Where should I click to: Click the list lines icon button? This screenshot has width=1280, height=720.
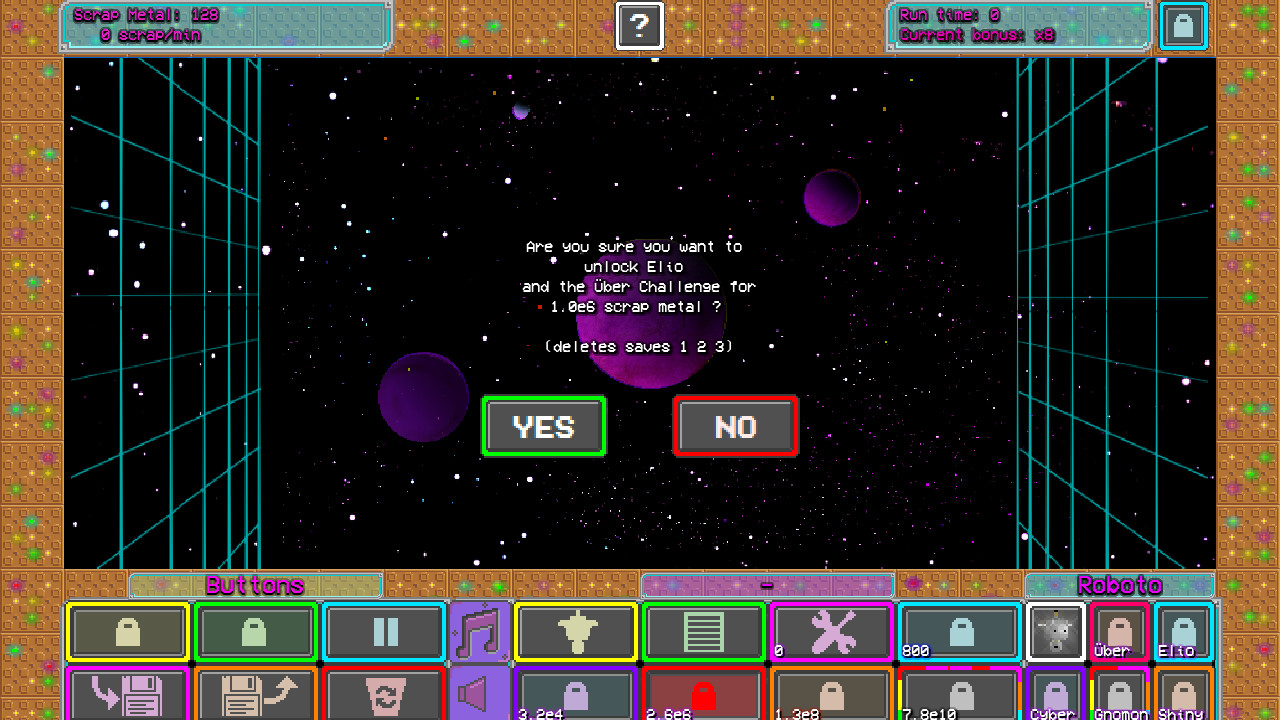tap(703, 631)
